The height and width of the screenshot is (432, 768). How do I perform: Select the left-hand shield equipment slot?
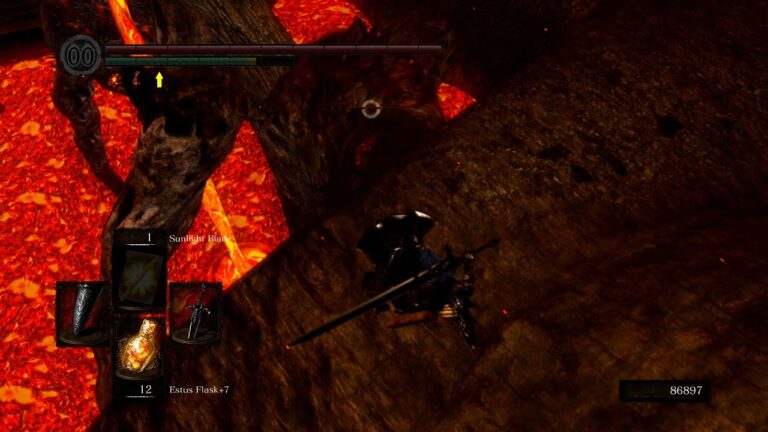(83, 312)
